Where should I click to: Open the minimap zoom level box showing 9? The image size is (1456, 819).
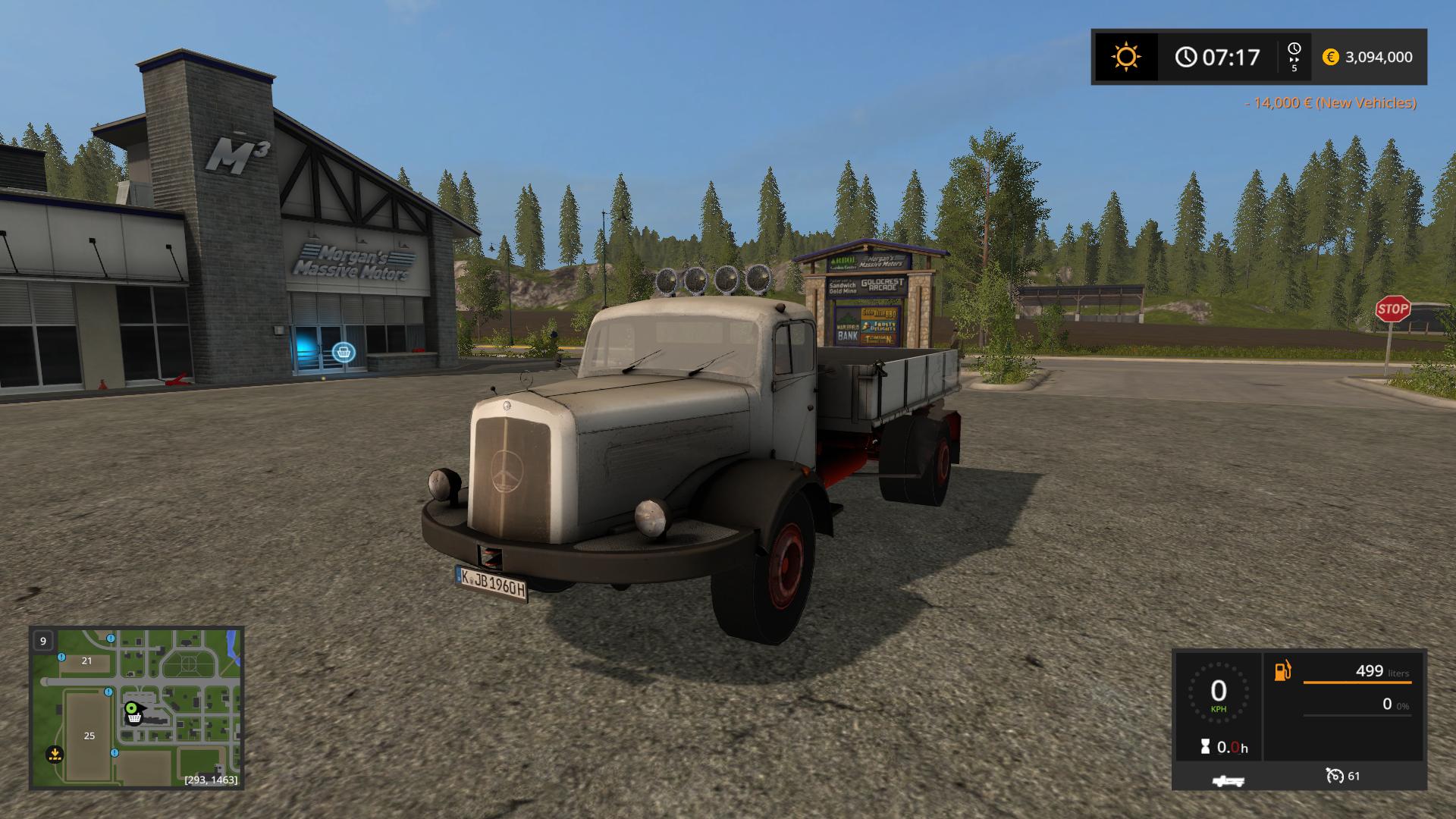pyautogui.click(x=43, y=642)
